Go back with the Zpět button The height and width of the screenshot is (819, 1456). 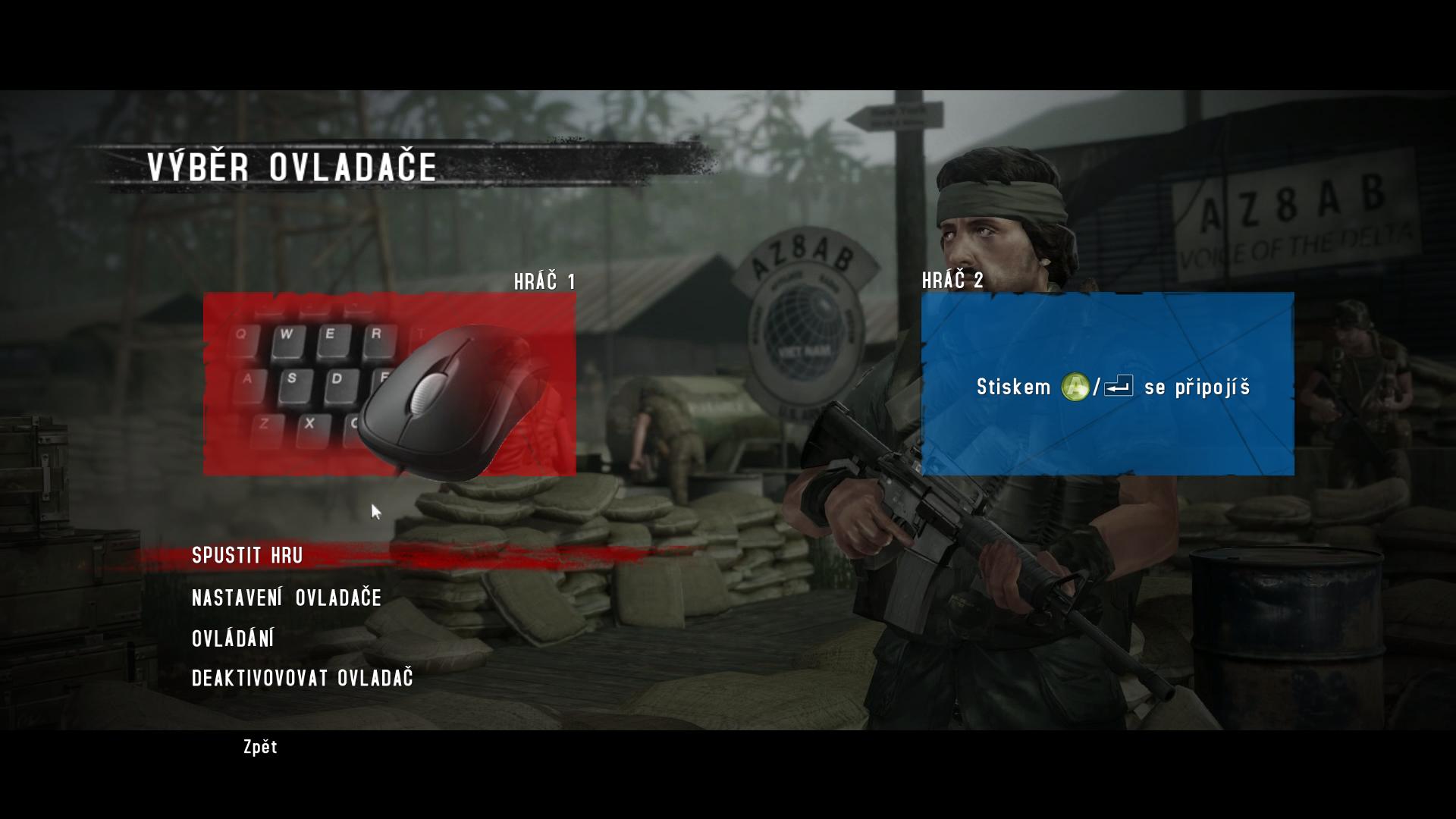260,748
